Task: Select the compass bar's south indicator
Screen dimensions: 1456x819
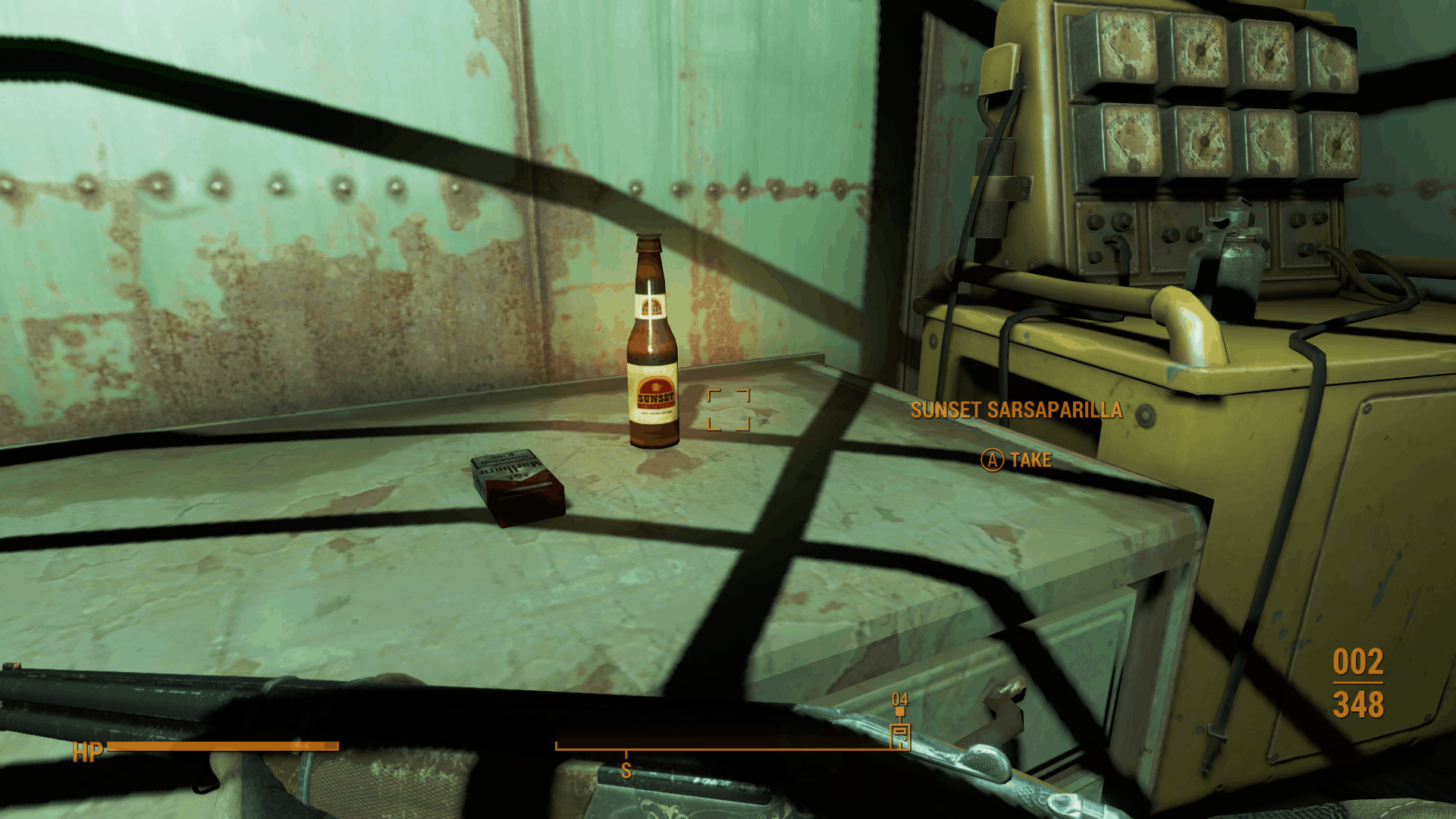Action: tap(626, 770)
